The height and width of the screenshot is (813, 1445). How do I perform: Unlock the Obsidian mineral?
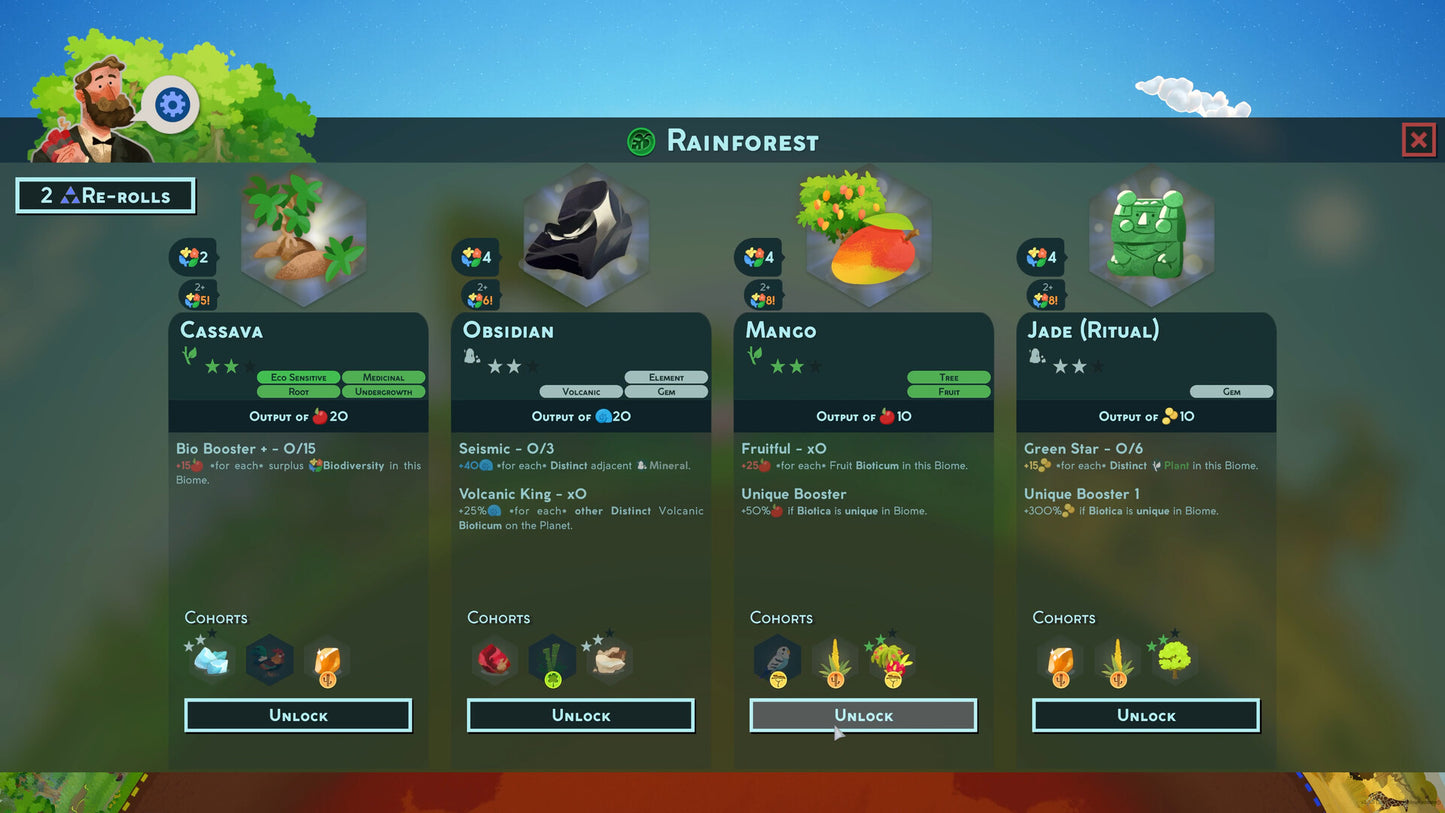coord(580,715)
